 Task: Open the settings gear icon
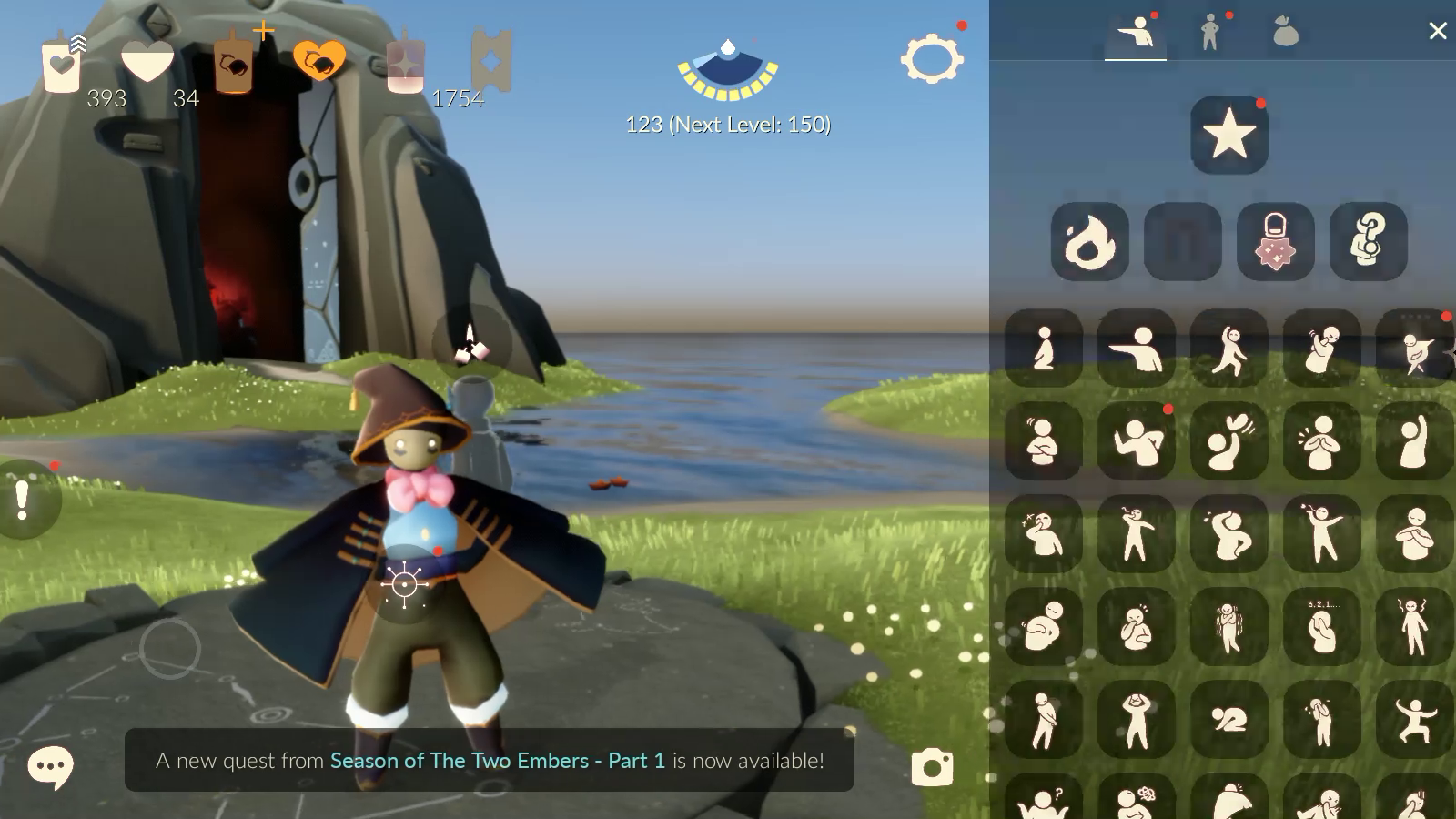pyautogui.click(x=931, y=60)
